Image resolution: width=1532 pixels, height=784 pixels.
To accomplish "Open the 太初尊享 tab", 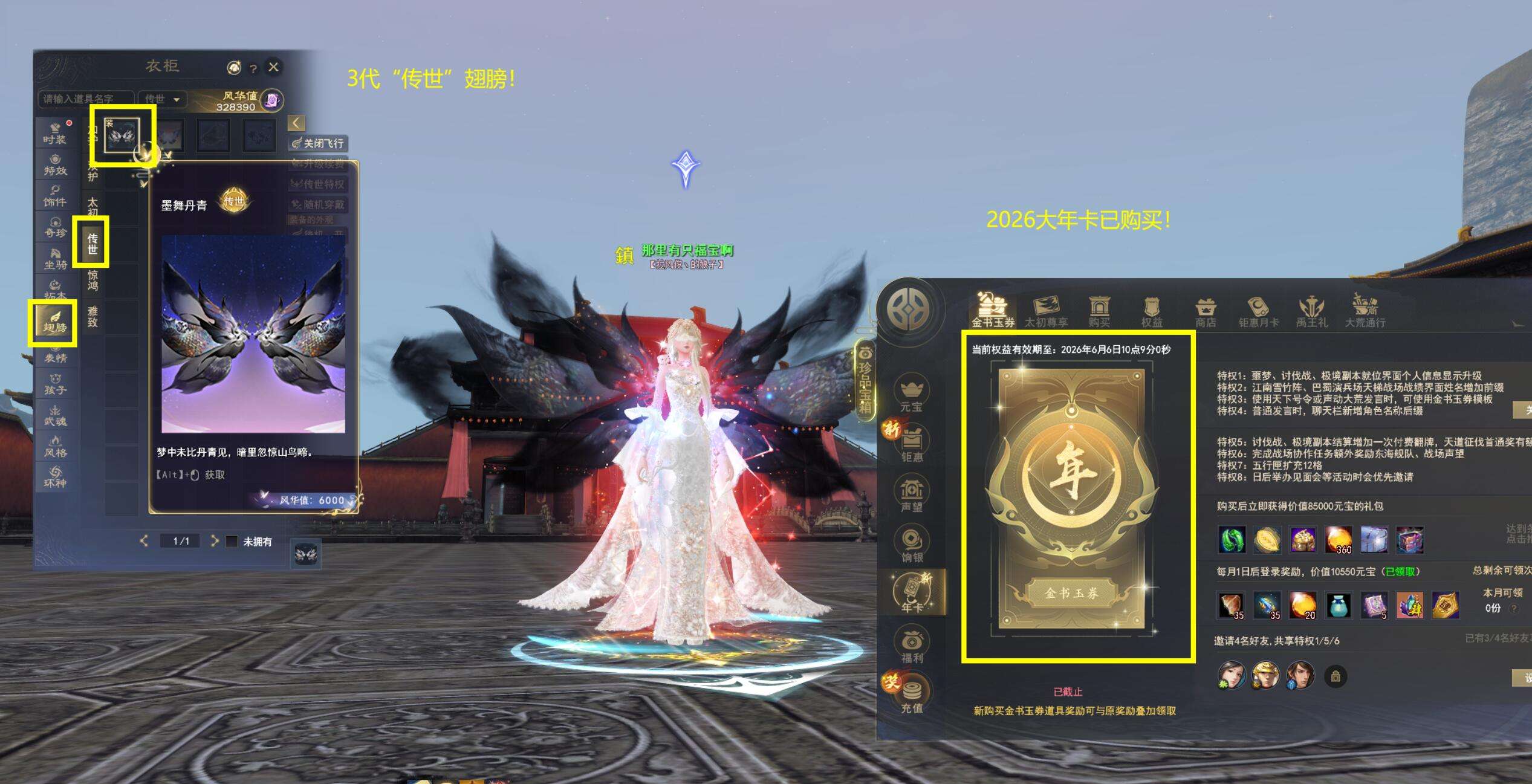I will [x=1046, y=311].
